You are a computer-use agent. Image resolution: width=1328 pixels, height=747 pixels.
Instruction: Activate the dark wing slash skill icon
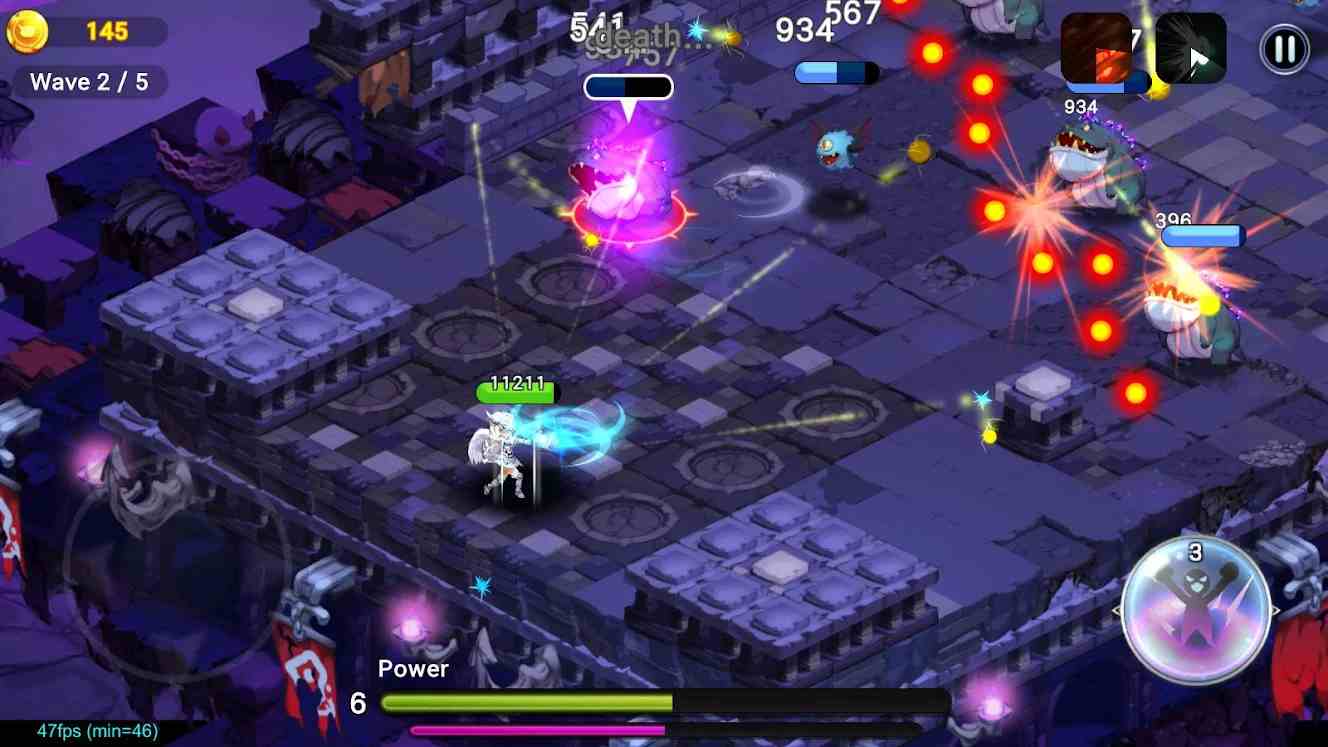pos(1189,49)
